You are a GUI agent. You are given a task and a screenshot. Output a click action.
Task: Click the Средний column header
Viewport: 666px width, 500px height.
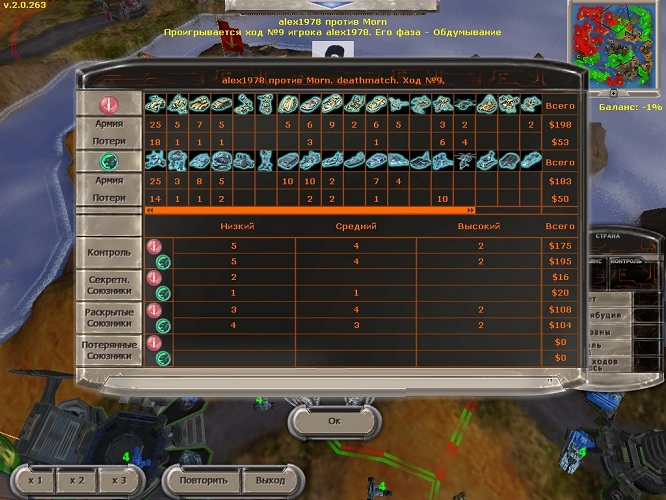pos(356,227)
